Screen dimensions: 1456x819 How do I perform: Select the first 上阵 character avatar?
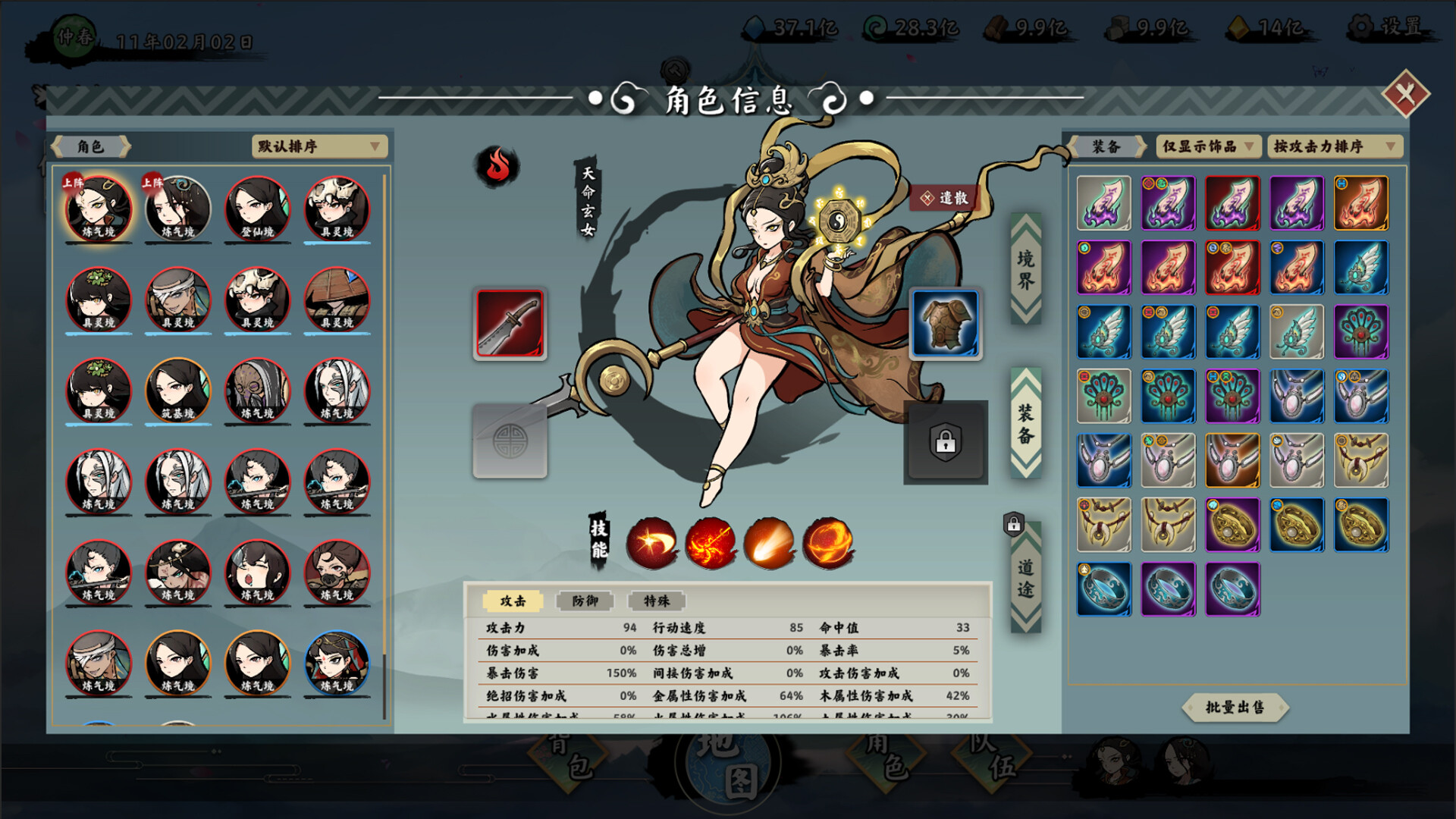click(x=99, y=207)
